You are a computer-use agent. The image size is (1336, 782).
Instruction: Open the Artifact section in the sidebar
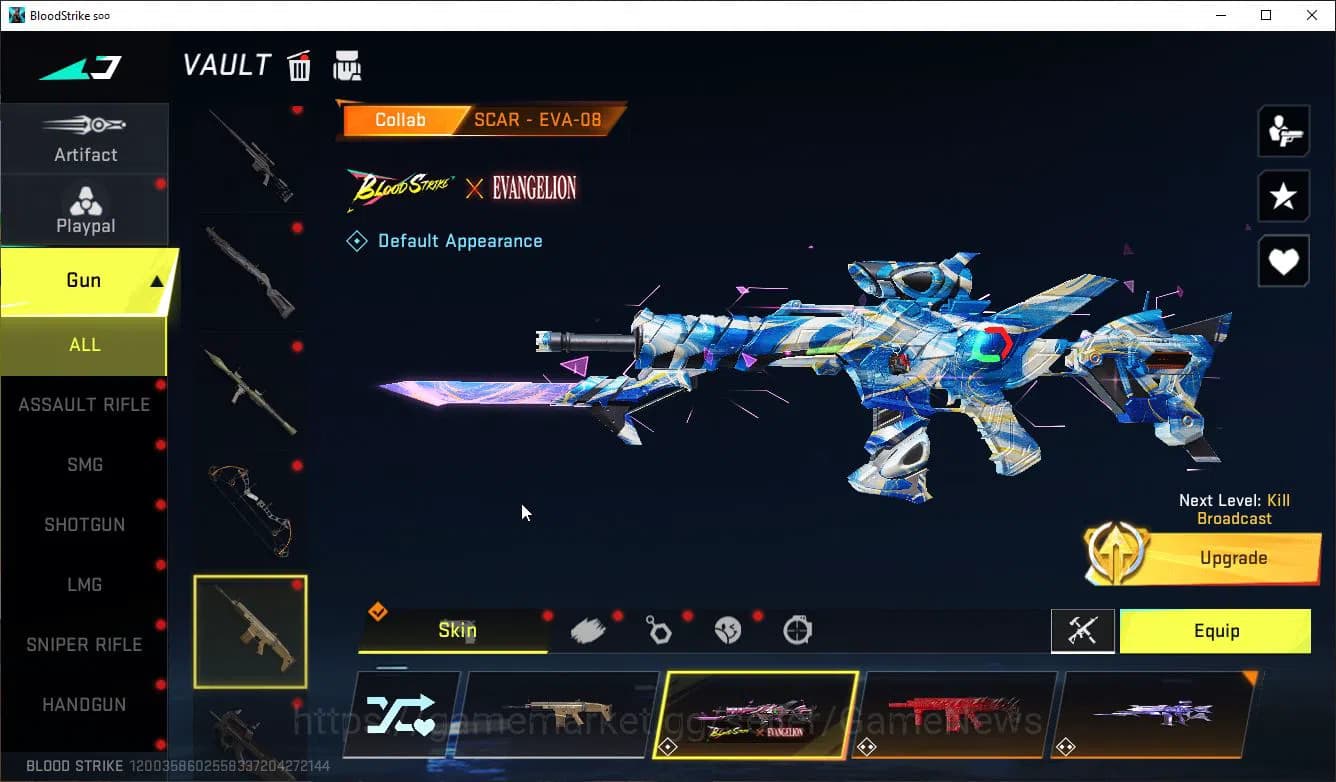coord(85,138)
